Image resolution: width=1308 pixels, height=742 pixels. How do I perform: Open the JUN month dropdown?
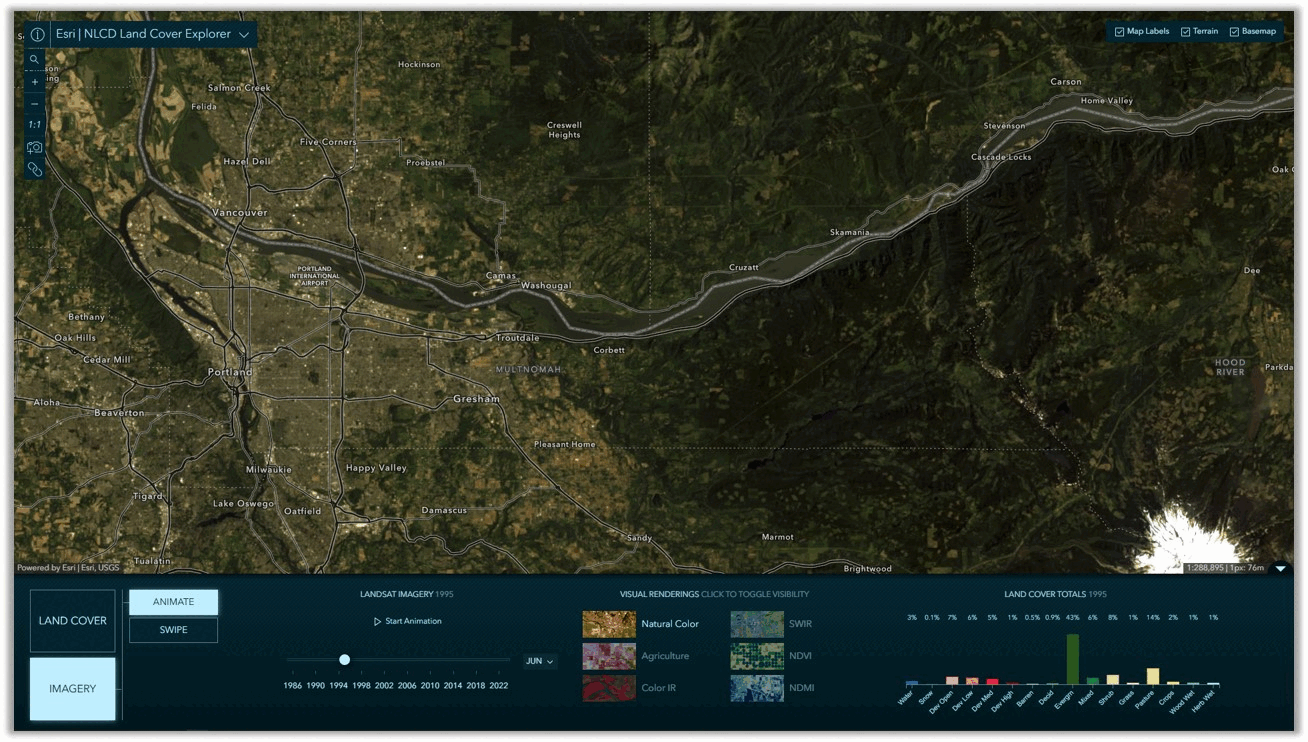click(x=540, y=661)
